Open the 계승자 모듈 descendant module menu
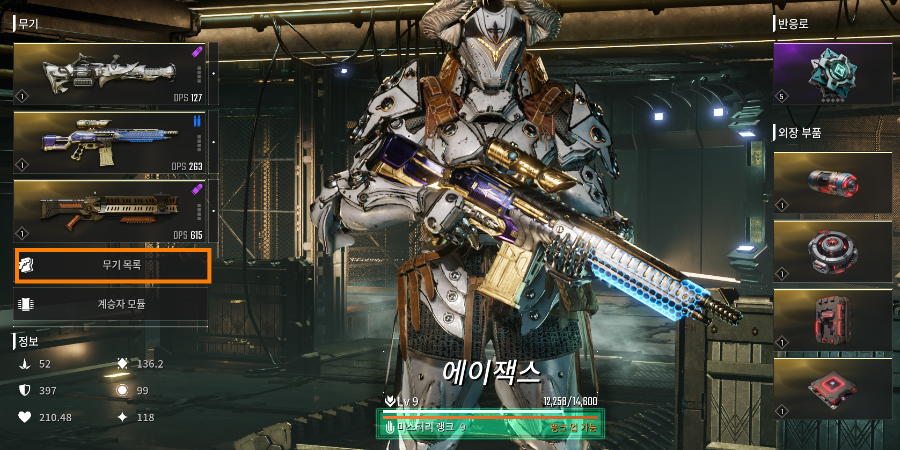This screenshot has height=450, width=900. point(112,304)
